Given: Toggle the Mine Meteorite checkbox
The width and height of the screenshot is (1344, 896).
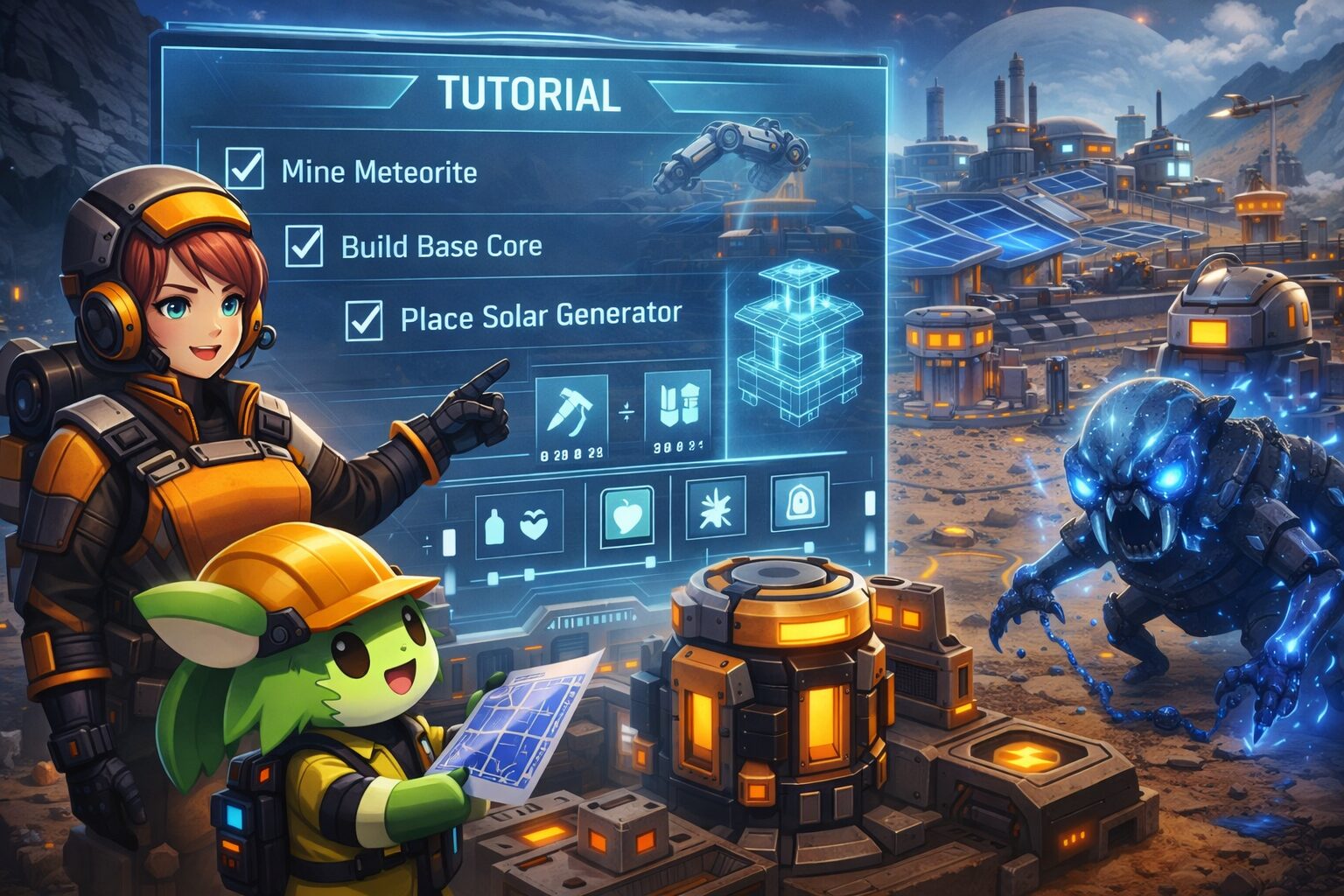Looking at the screenshot, I should pos(244,169).
